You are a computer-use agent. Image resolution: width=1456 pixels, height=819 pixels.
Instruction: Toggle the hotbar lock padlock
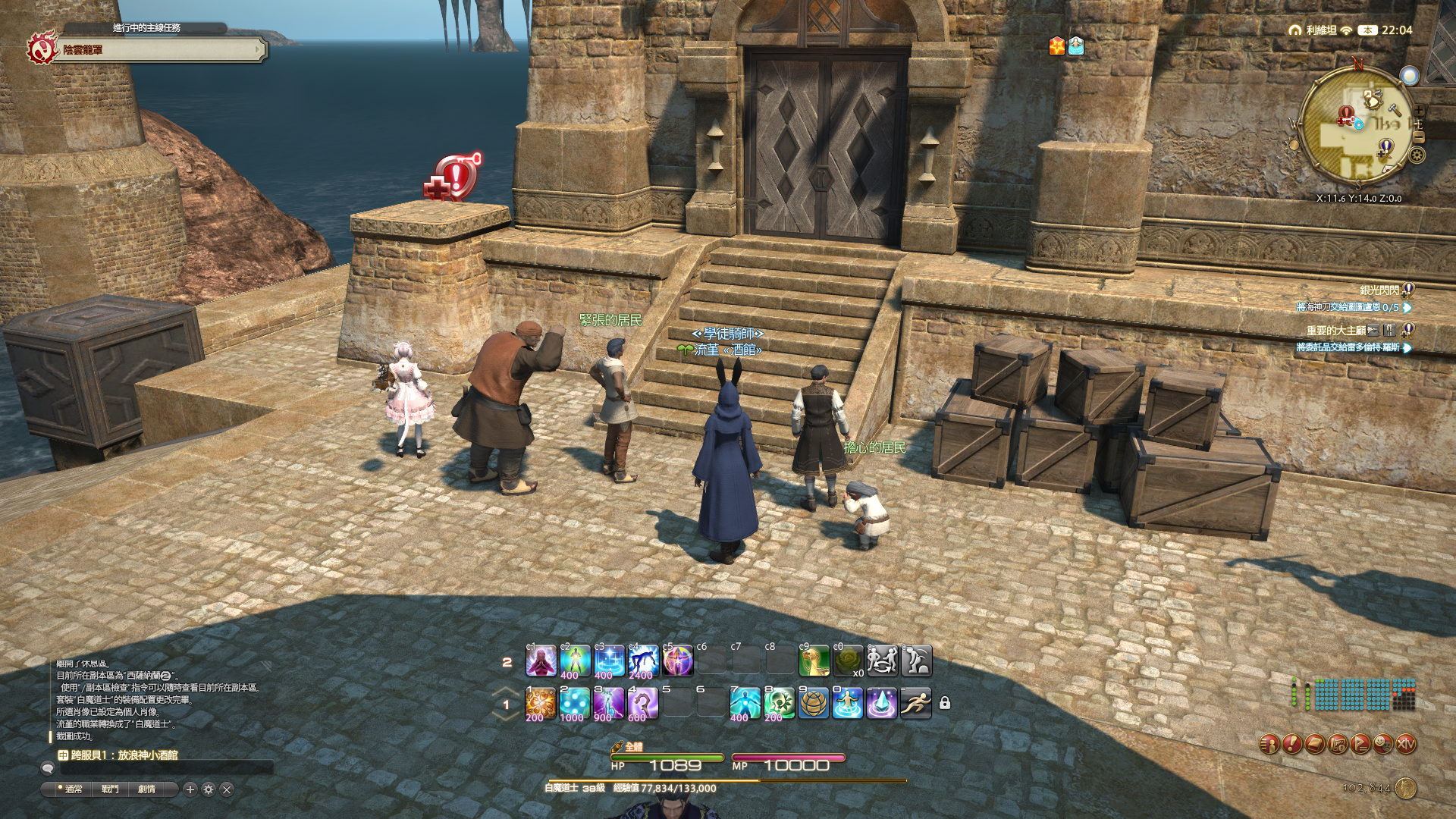pos(945,703)
